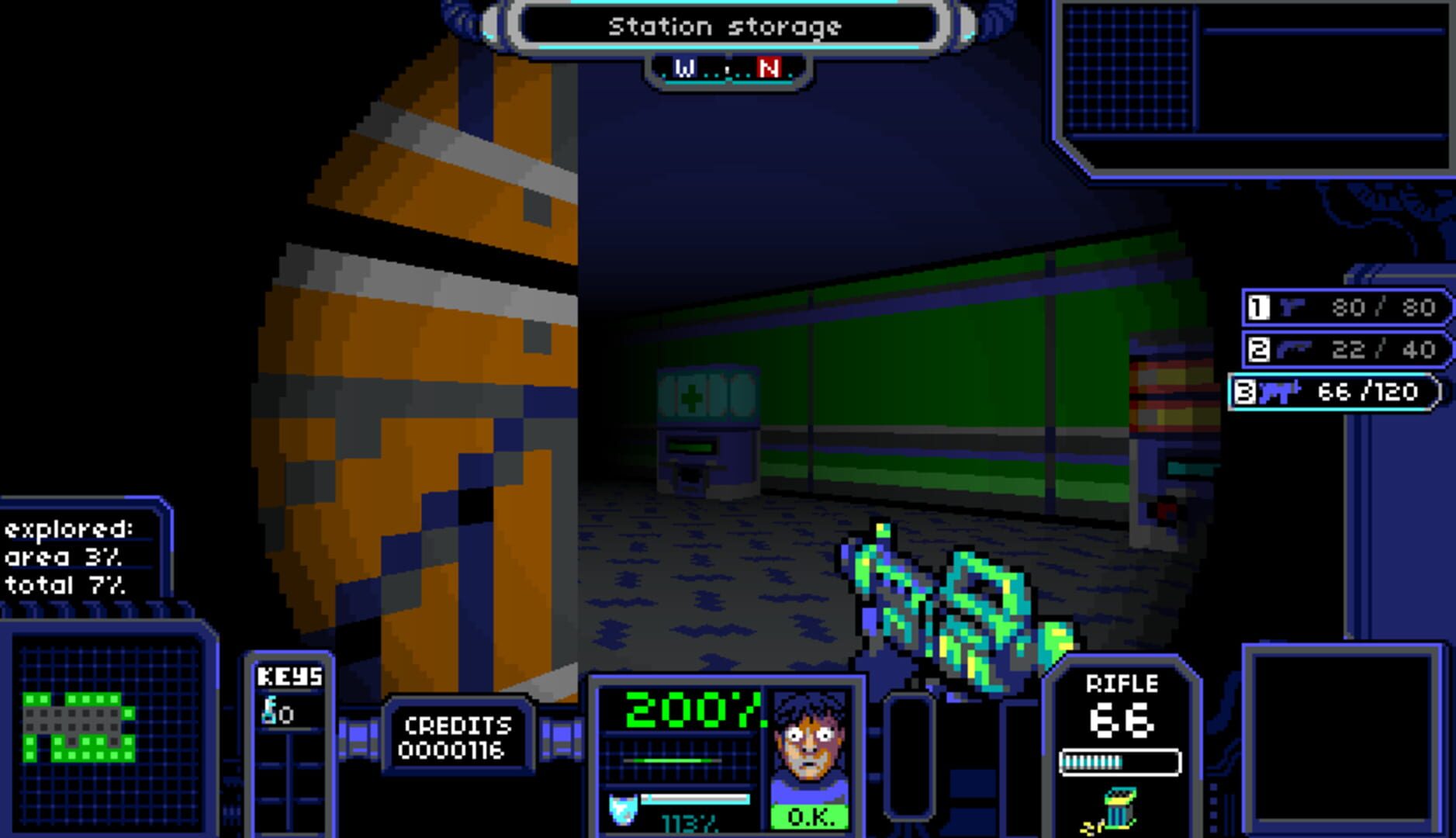Screen dimensions: 1456x838
Task: Click the key icon in the KEYS panel
Action: [271, 710]
